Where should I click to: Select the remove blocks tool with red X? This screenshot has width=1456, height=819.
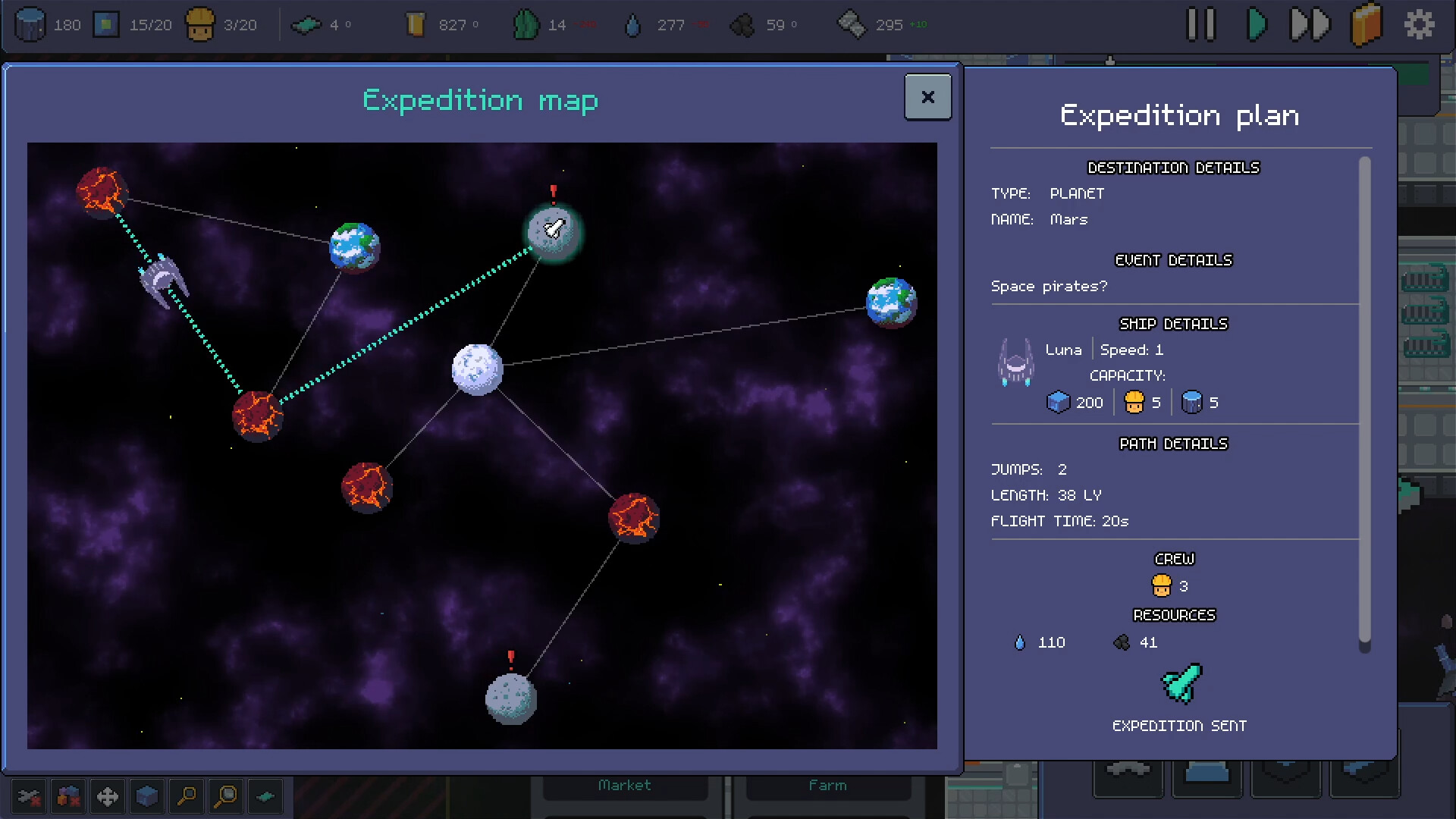[67, 796]
